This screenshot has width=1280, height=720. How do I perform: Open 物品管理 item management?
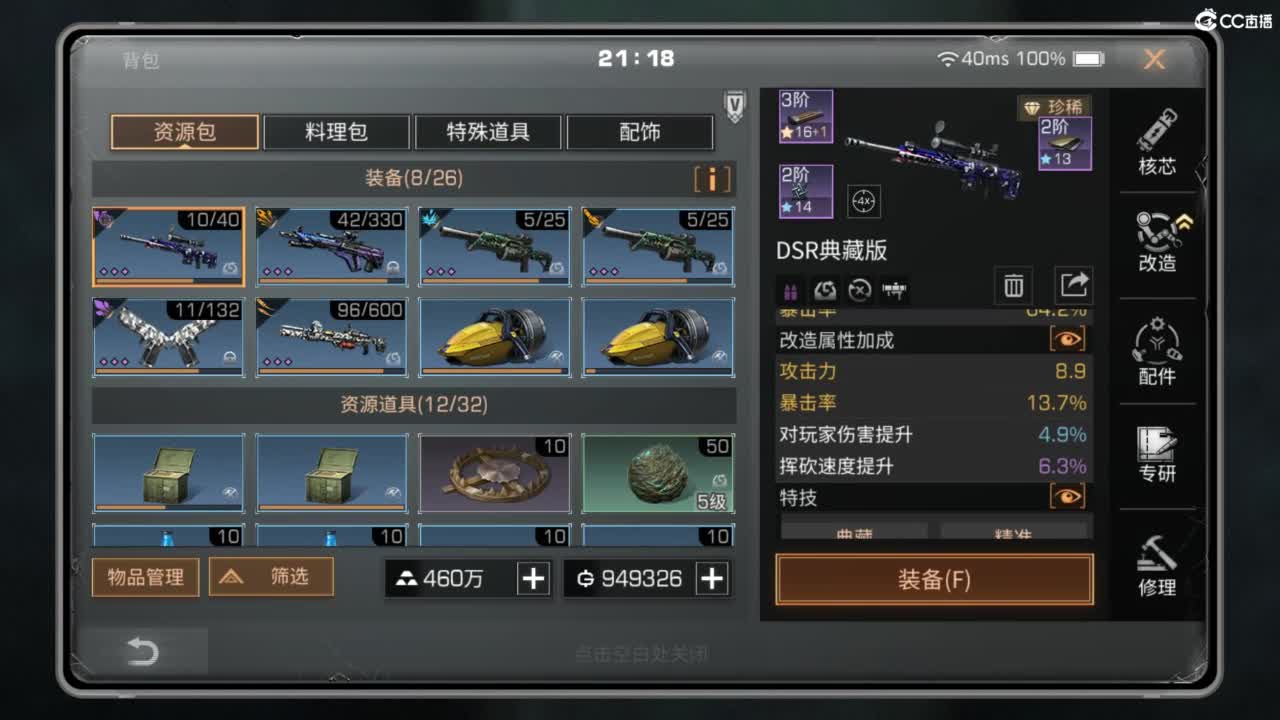click(x=145, y=577)
